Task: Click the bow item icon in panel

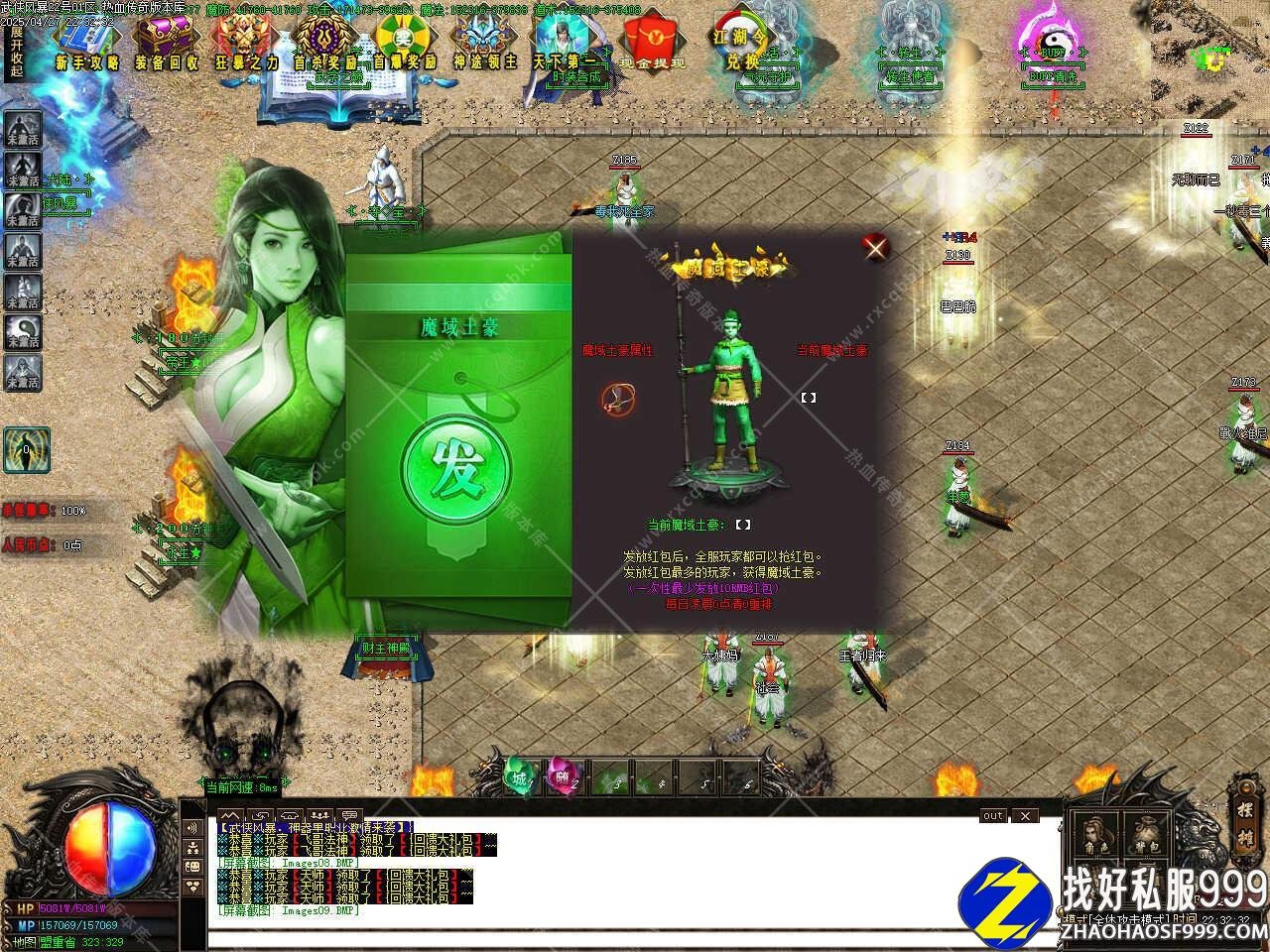Action: [616, 400]
